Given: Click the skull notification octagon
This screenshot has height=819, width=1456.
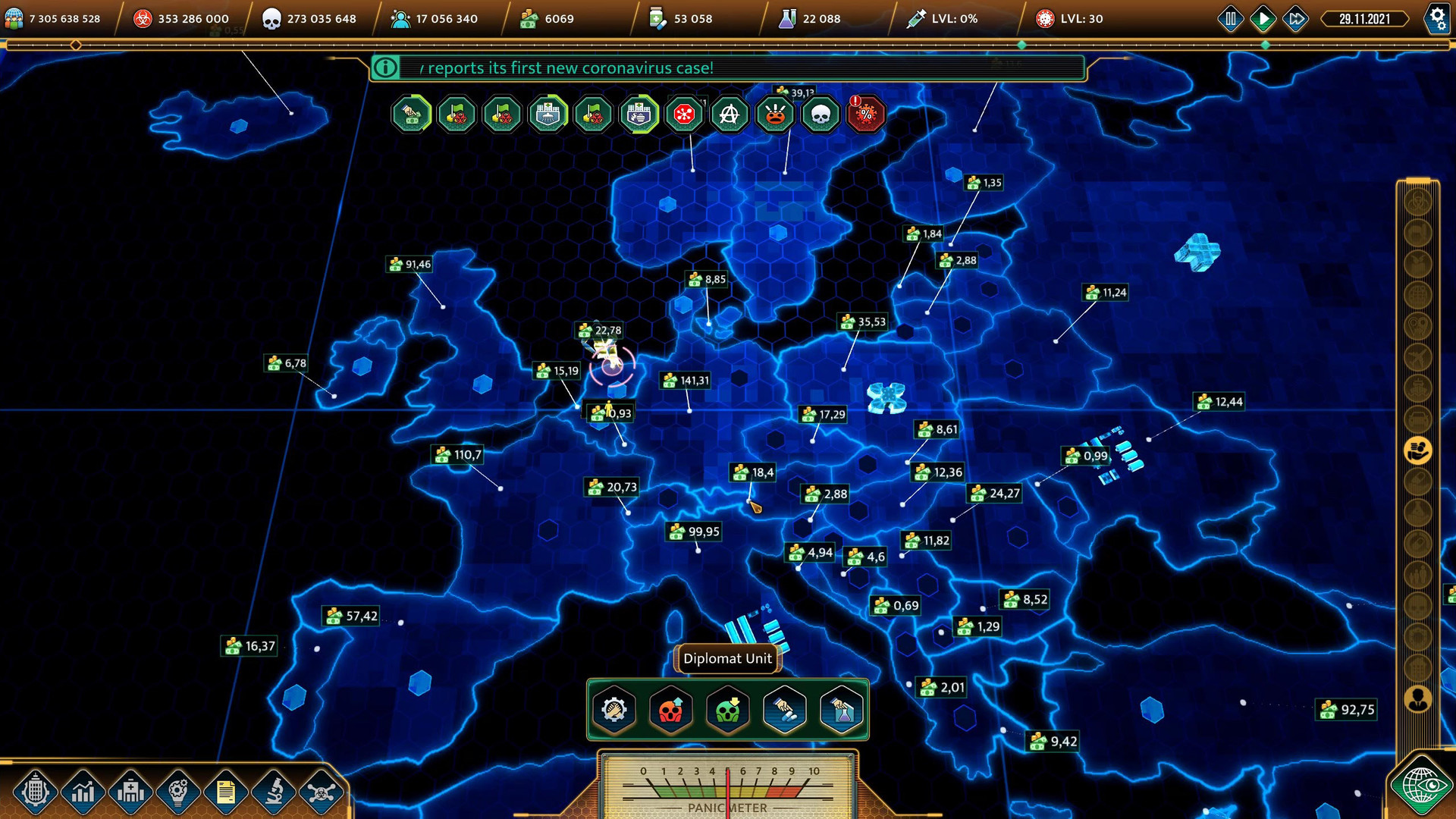Looking at the screenshot, I should click(821, 115).
